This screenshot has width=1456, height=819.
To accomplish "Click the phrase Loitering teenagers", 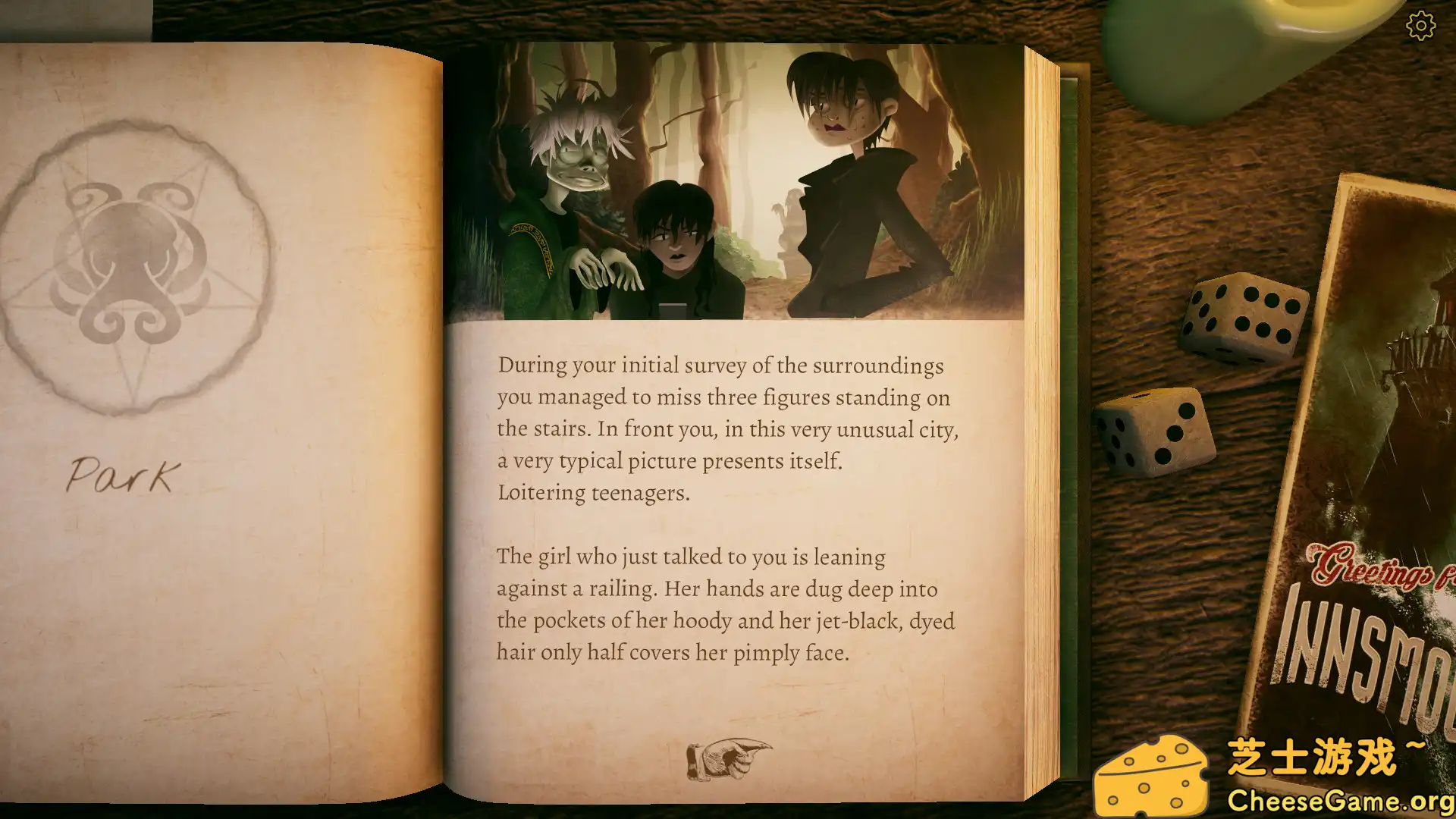I will (593, 493).
